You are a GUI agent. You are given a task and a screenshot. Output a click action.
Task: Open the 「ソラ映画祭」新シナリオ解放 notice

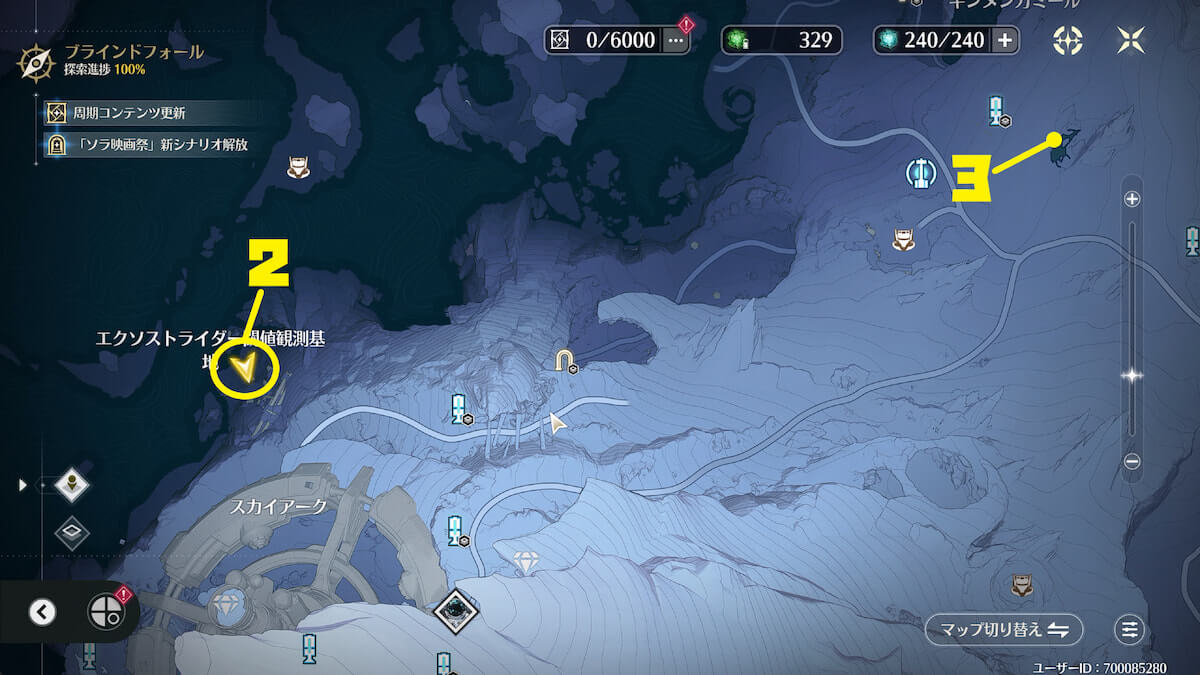pyautogui.click(x=146, y=144)
